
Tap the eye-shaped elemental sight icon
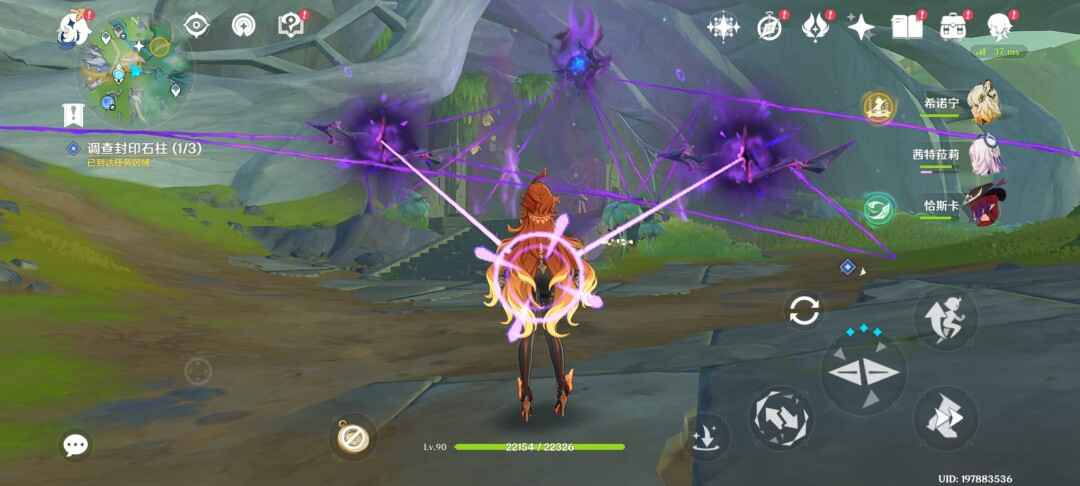(196, 26)
